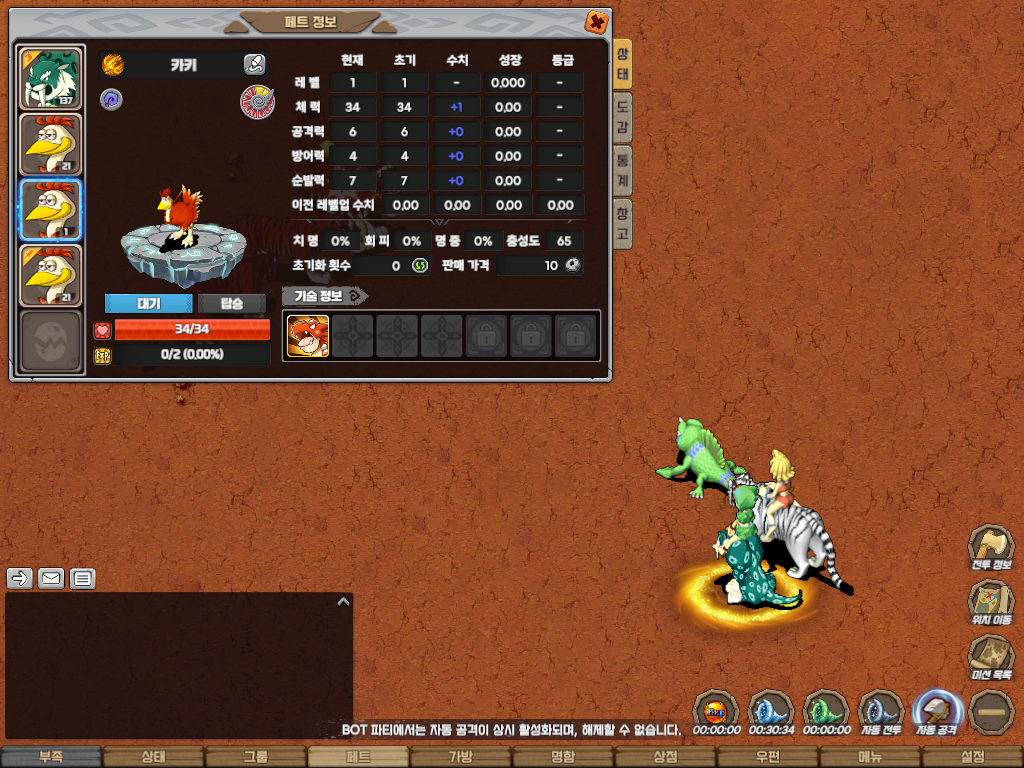Open the 가방 bag from bottom bar
Image resolution: width=1024 pixels, height=768 pixels.
click(460, 757)
